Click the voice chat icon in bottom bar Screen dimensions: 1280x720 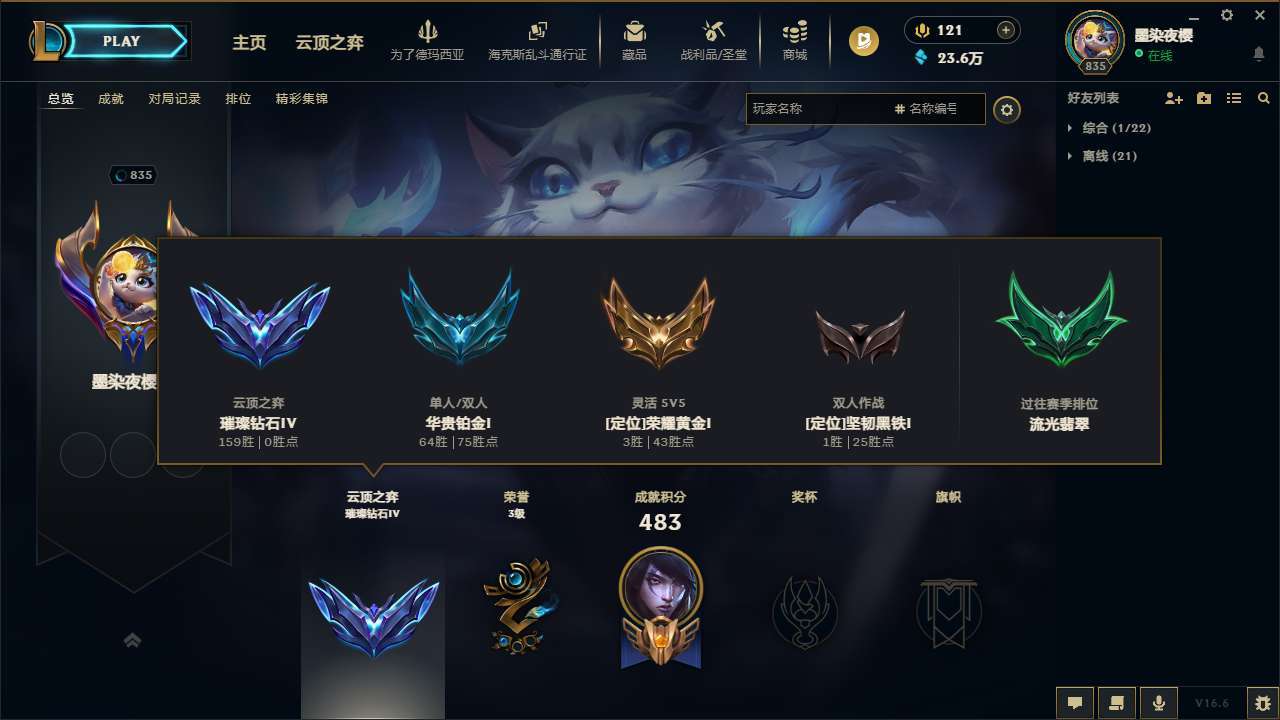(1159, 702)
